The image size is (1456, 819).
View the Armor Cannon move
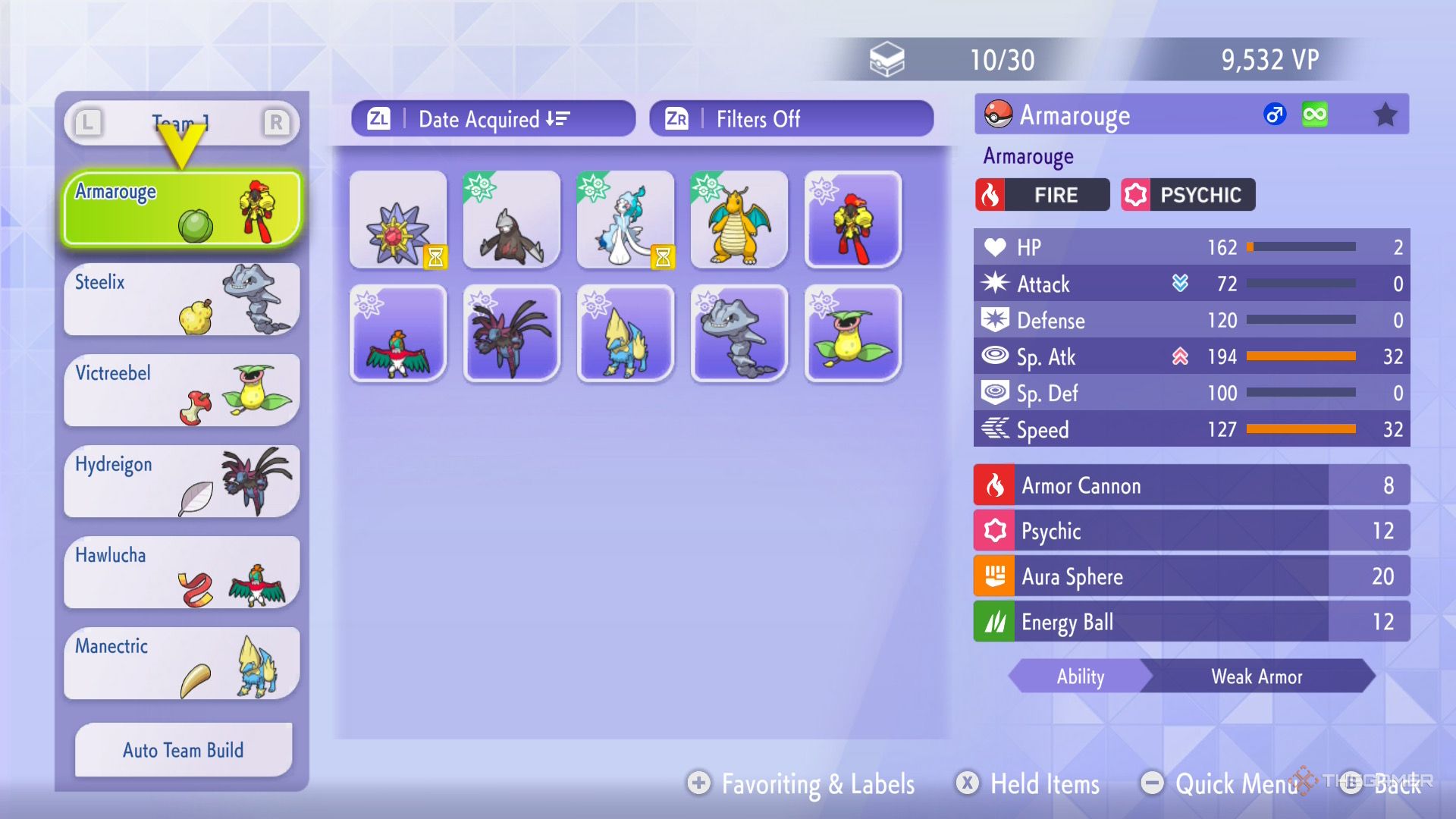[x=1191, y=485]
